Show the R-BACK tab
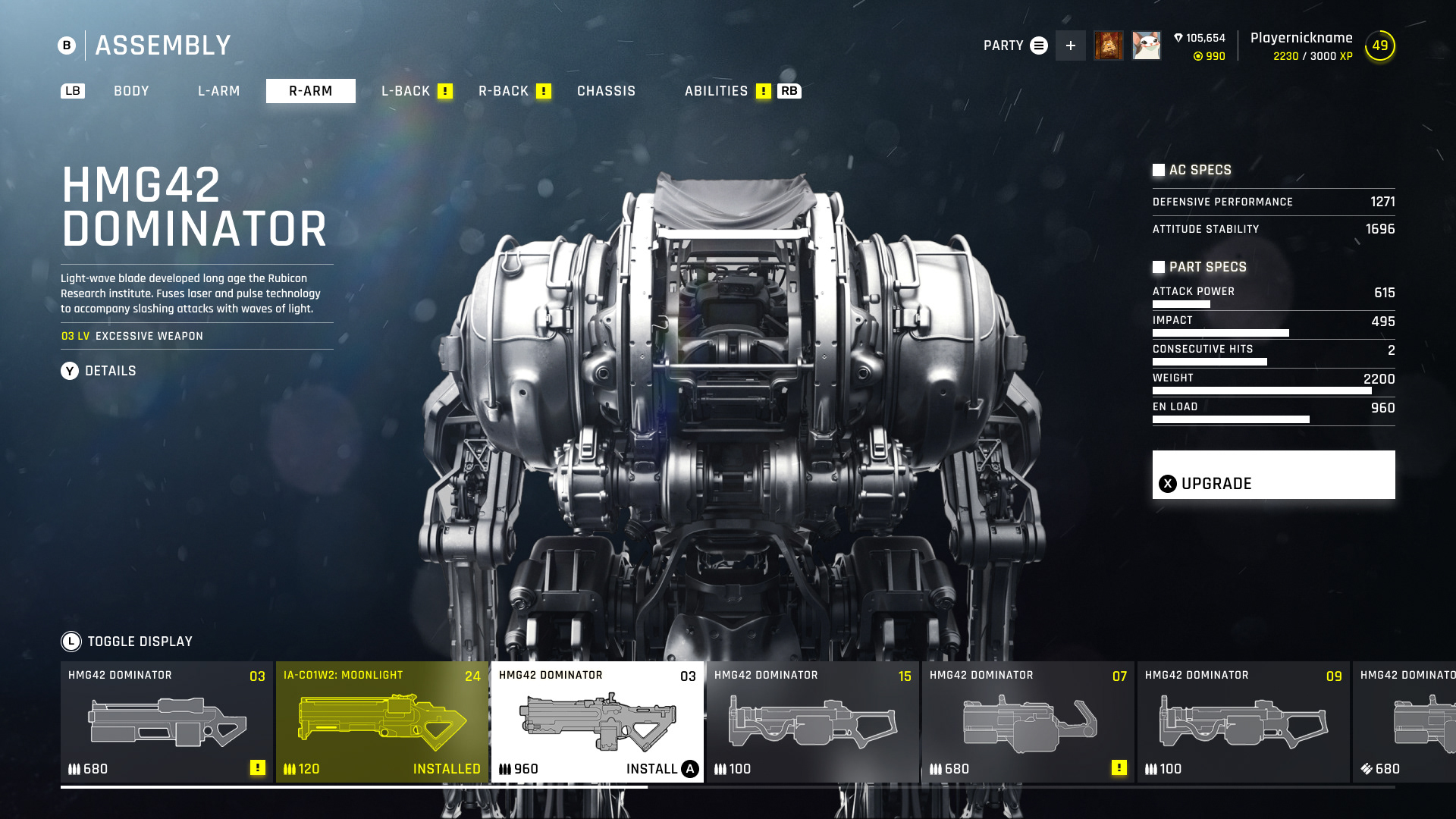Viewport: 1456px width, 819px height. [x=504, y=91]
